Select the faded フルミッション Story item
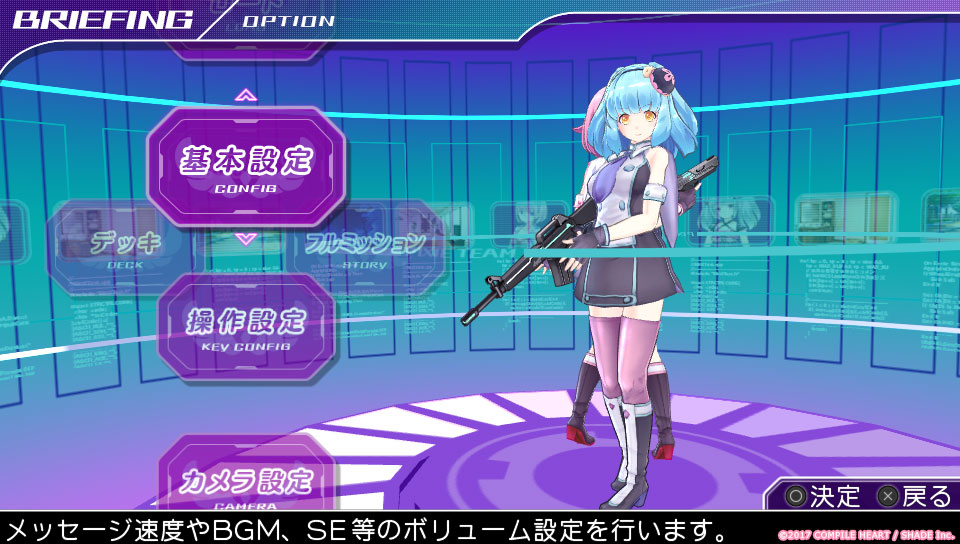The height and width of the screenshot is (544, 960). [x=365, y=245]
